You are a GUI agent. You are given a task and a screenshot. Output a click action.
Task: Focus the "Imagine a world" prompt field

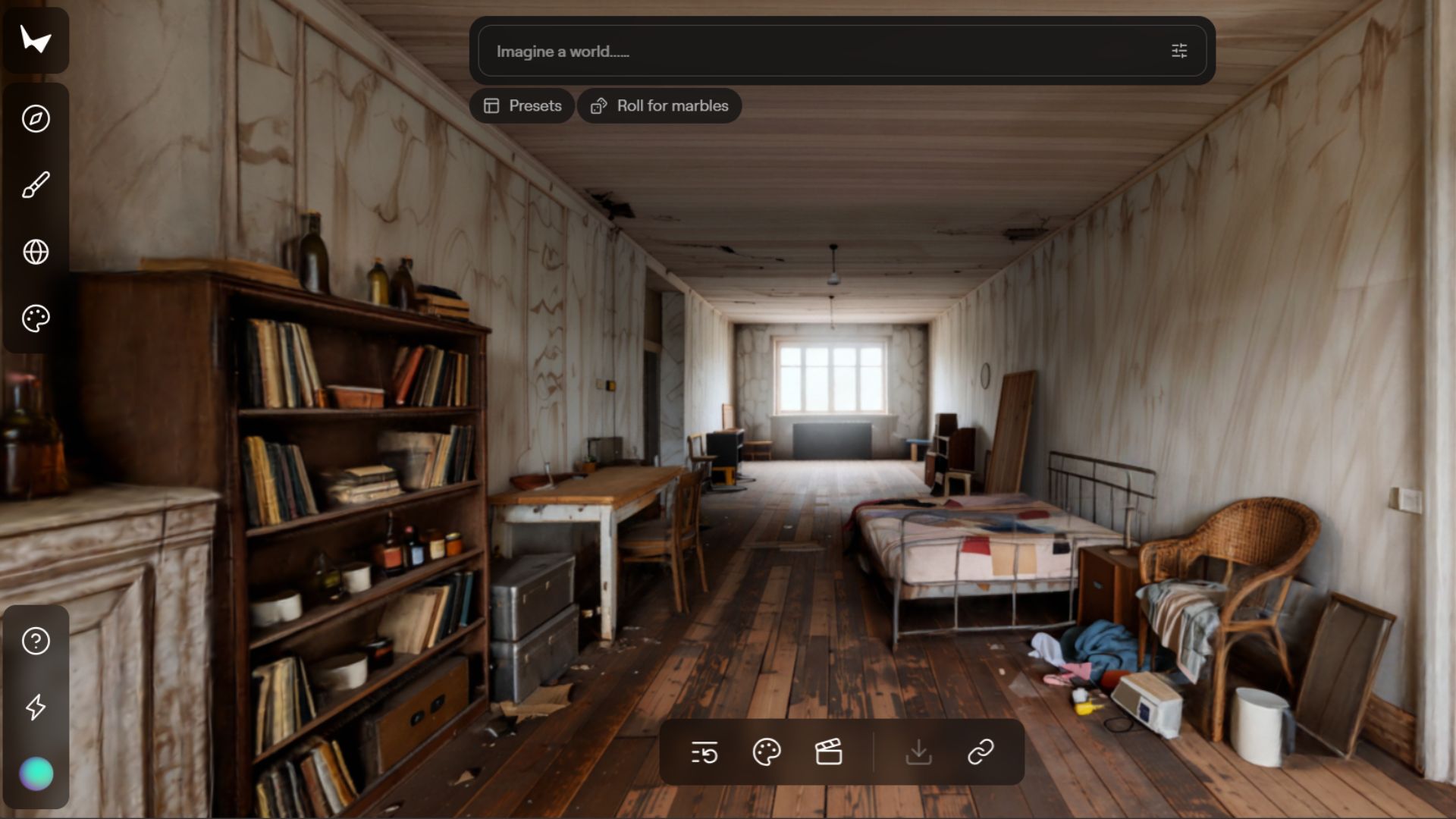[819, 52]
